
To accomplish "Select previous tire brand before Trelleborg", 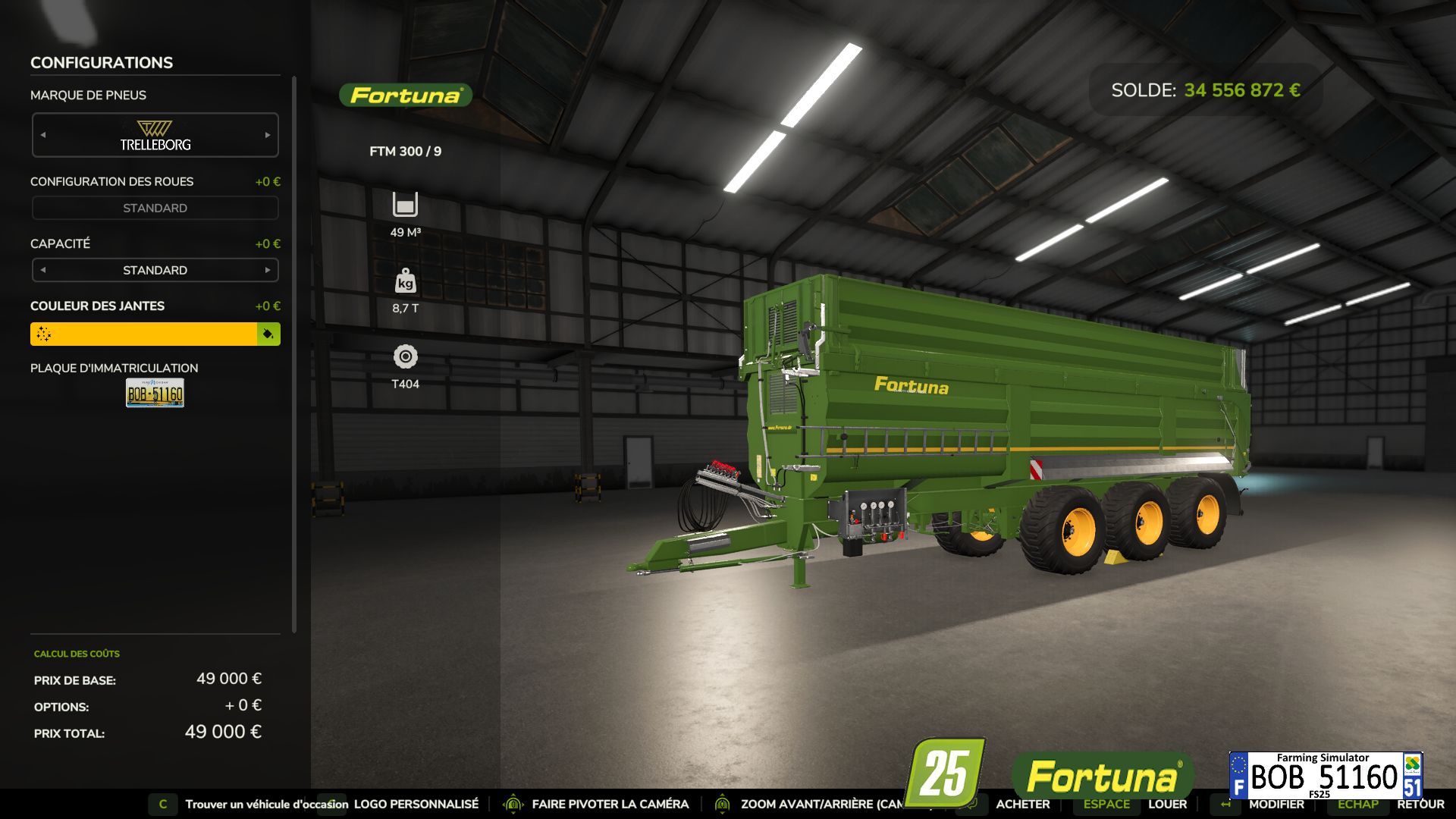I will 43,135.
